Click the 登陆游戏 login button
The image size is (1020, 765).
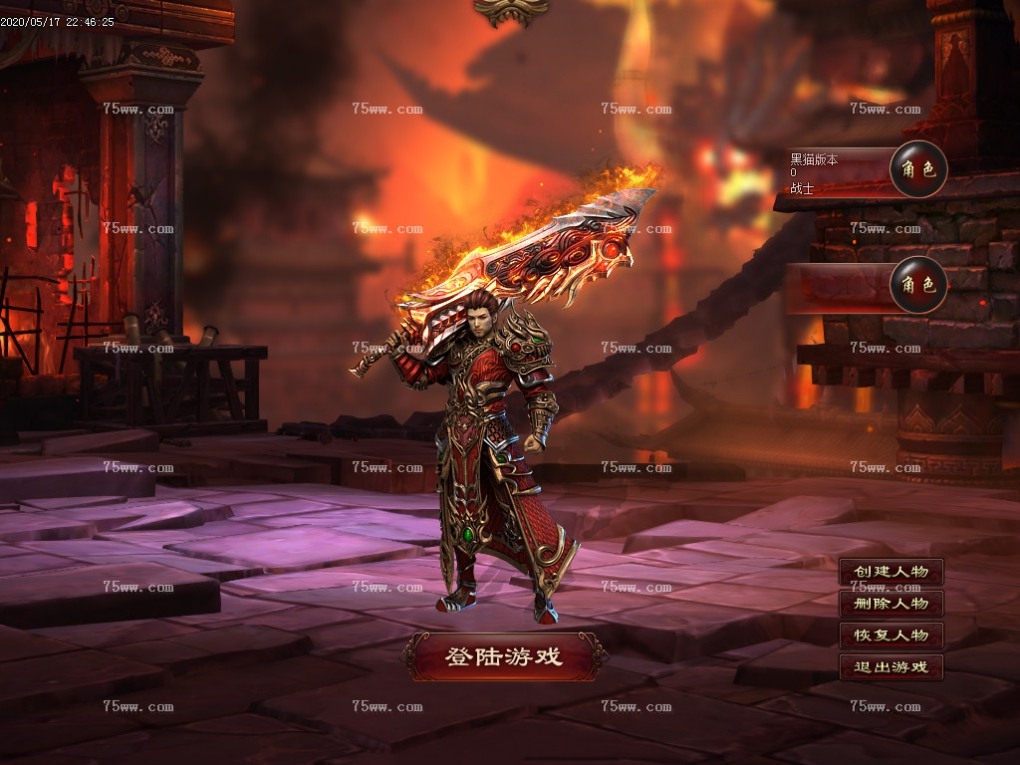click(504, 657)
